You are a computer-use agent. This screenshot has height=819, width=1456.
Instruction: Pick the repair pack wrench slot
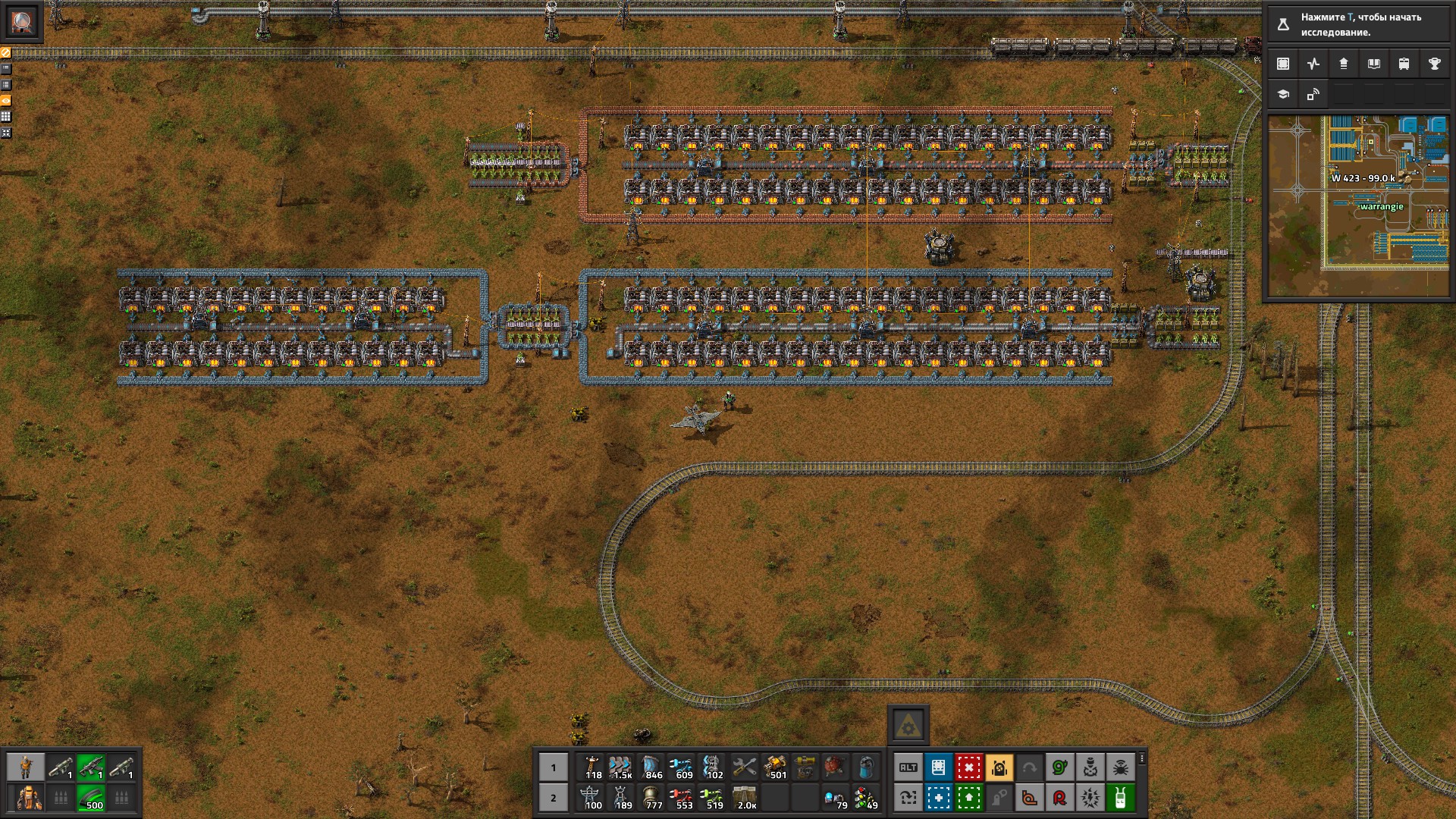[744, 767]
